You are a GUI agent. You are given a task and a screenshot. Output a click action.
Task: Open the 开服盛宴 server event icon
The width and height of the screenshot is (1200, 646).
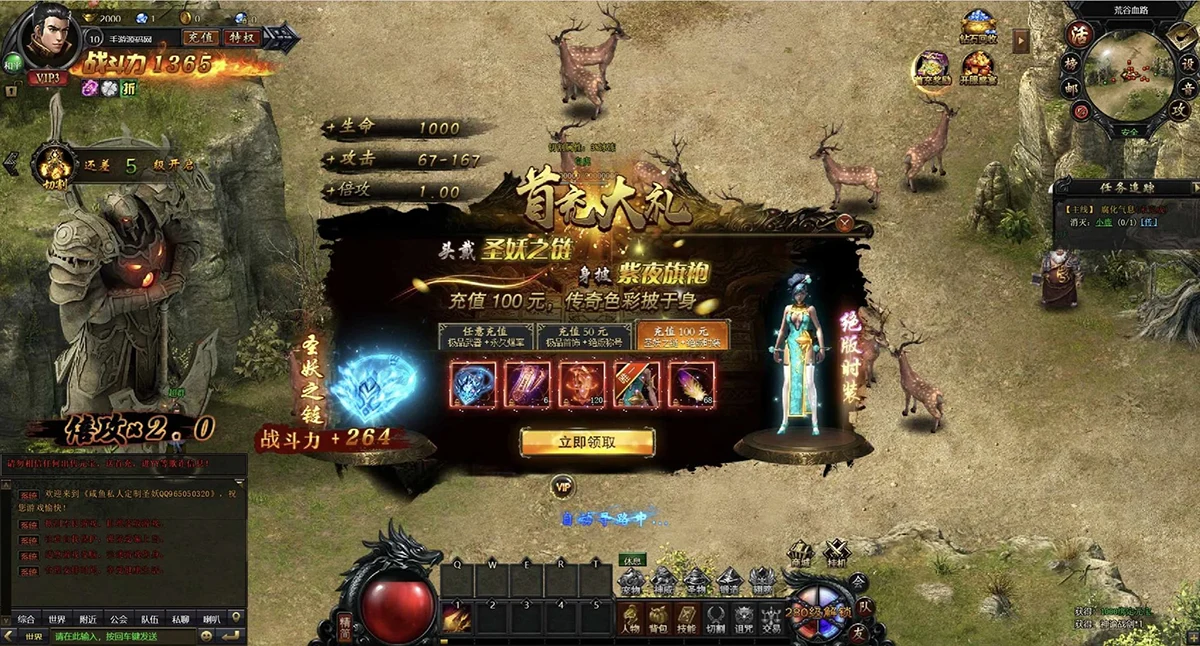[x=978, y=66]
